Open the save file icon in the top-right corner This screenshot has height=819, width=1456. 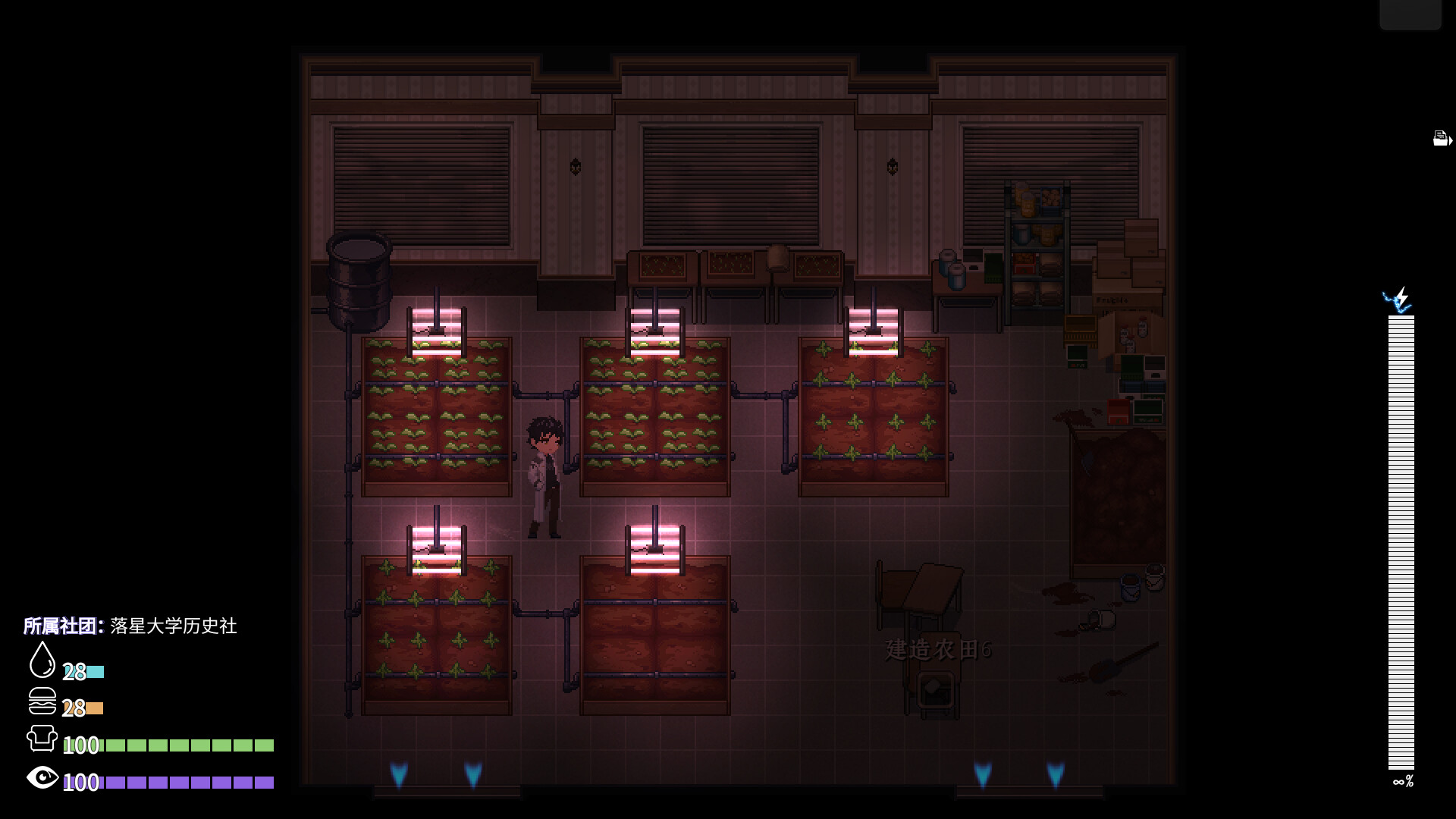pyautogui.click(x=1439, y=137)
